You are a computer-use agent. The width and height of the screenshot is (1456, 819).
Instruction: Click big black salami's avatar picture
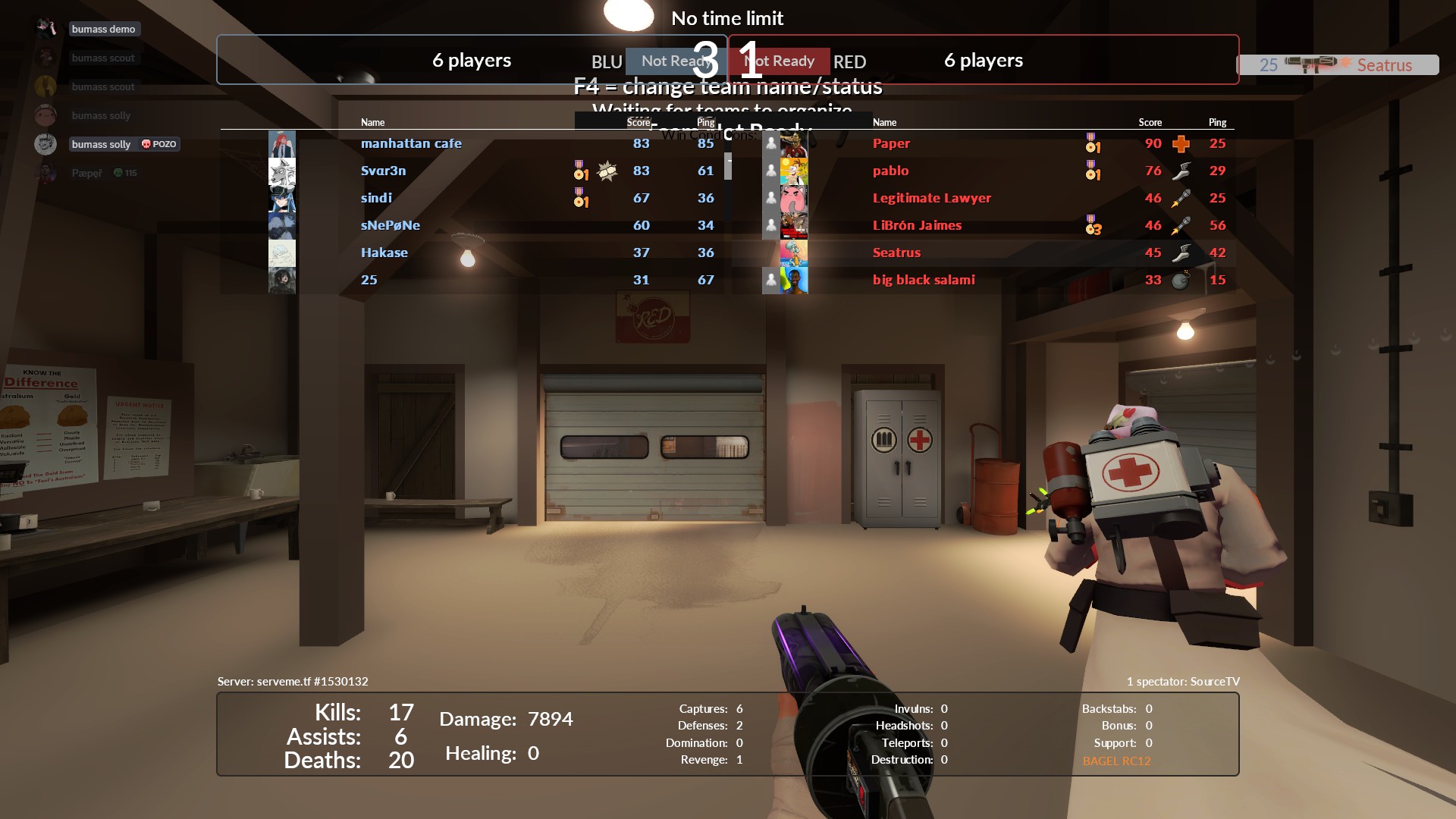point(794,280)
